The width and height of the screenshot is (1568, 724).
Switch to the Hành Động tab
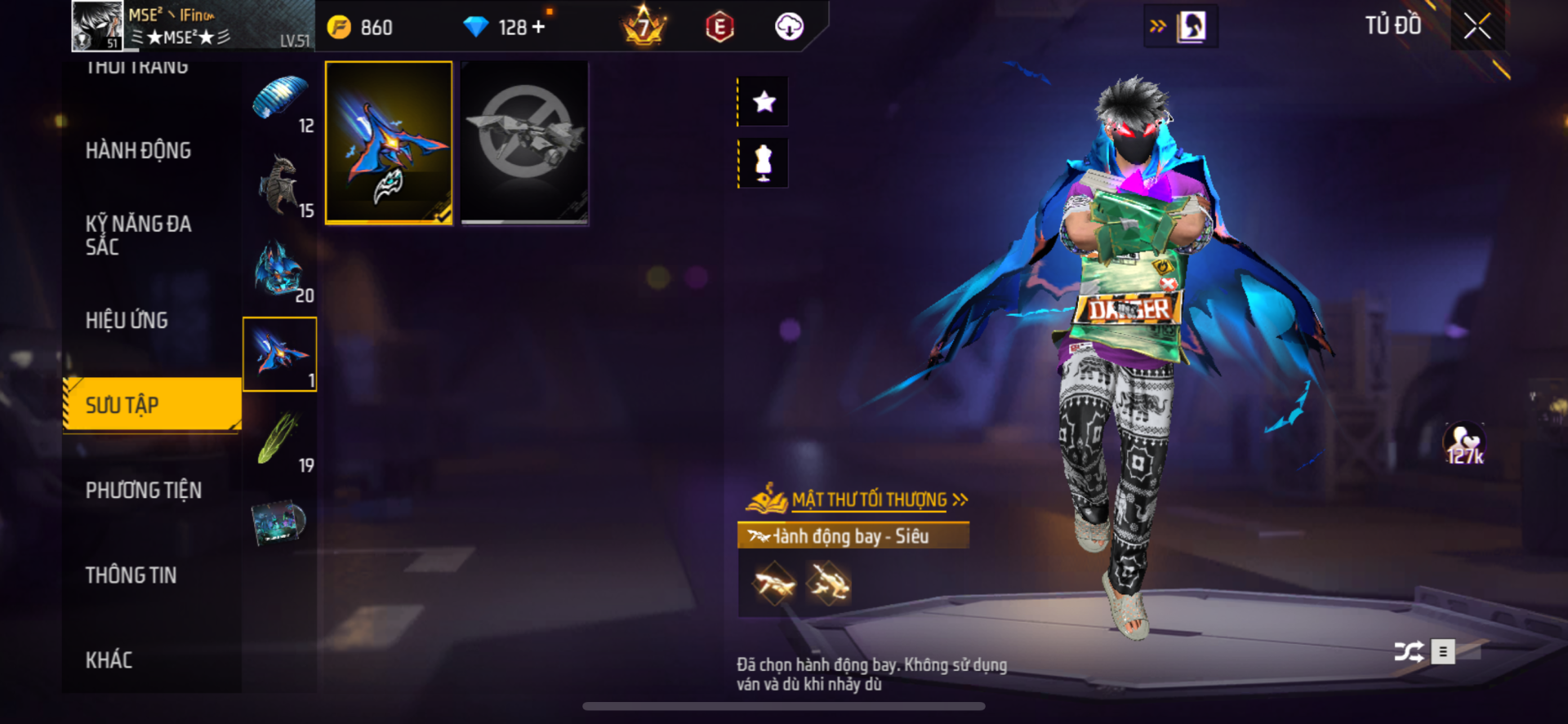click(x=138, y=151)
